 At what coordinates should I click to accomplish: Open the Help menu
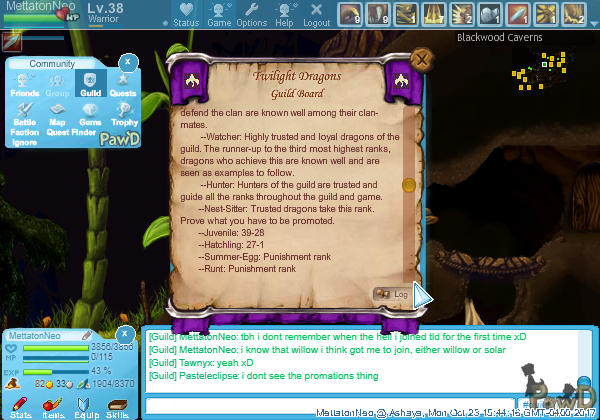pyautogui.click(x=284, y=13)
